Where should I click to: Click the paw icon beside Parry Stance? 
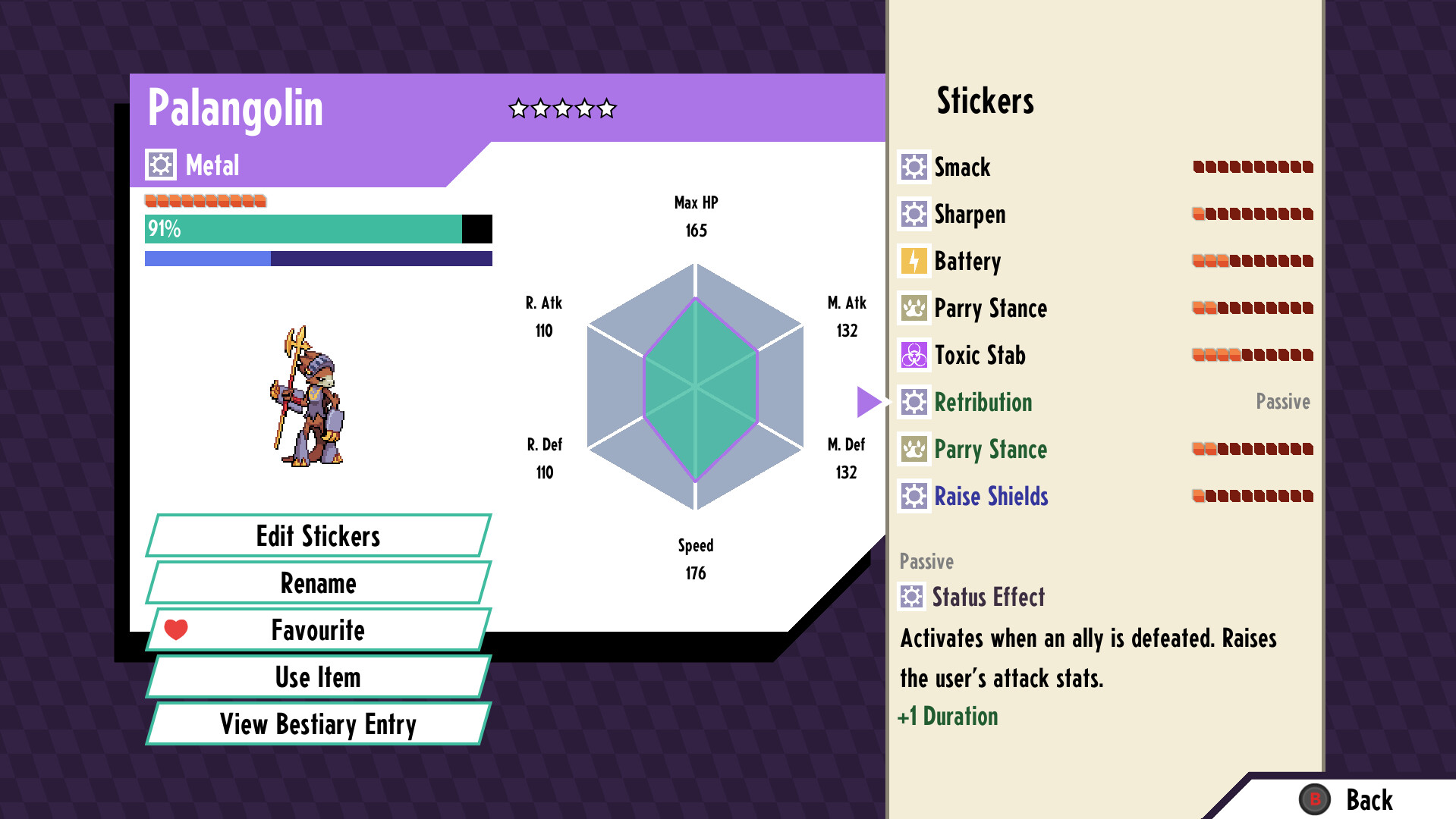click(914, 308)
